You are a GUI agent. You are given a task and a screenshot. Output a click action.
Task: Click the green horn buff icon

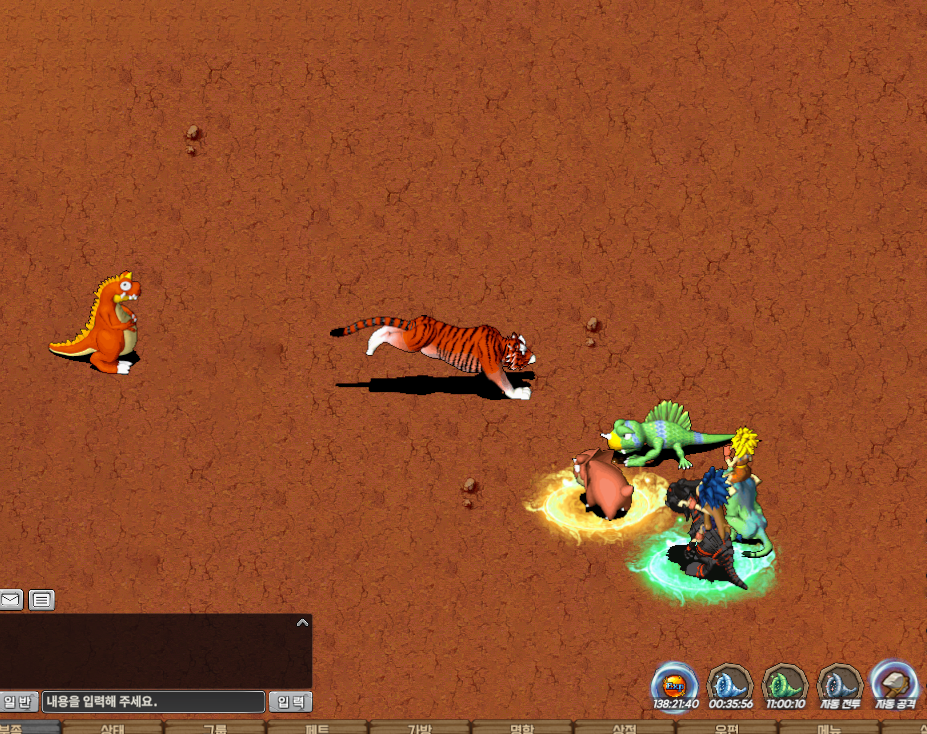(785, 685)
